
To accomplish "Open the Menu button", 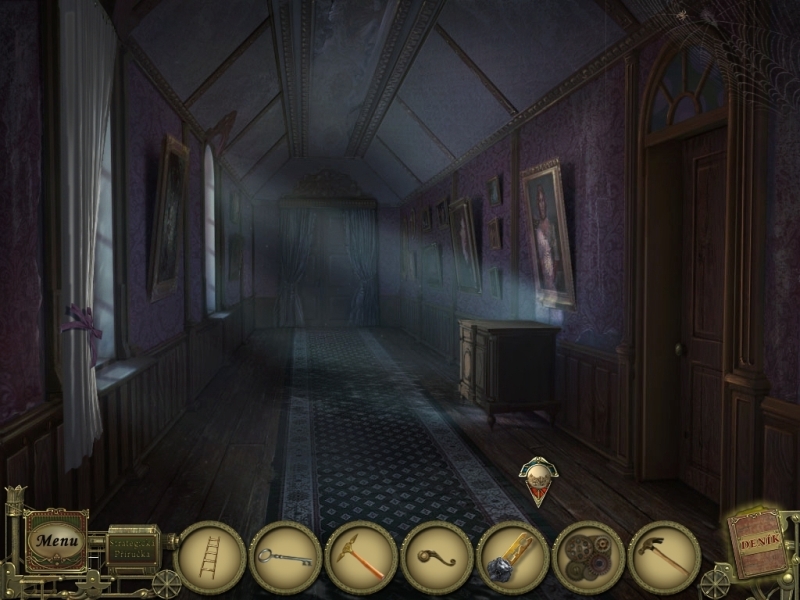I will click(55, 541).
